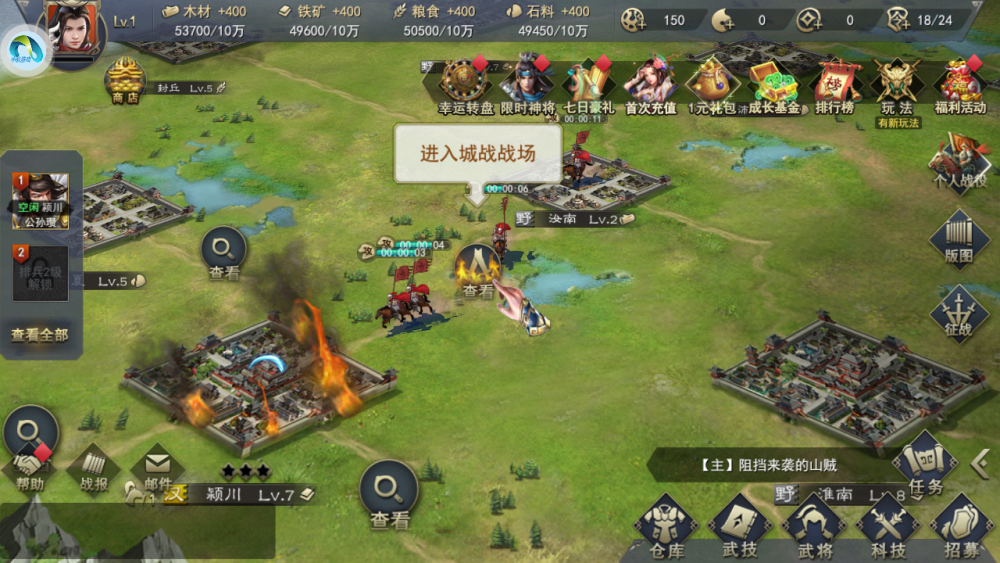The height and width of the screenshot is (563, 1000).
Task: Open the 成长基金 growth fund
Action: pos(773,84)
